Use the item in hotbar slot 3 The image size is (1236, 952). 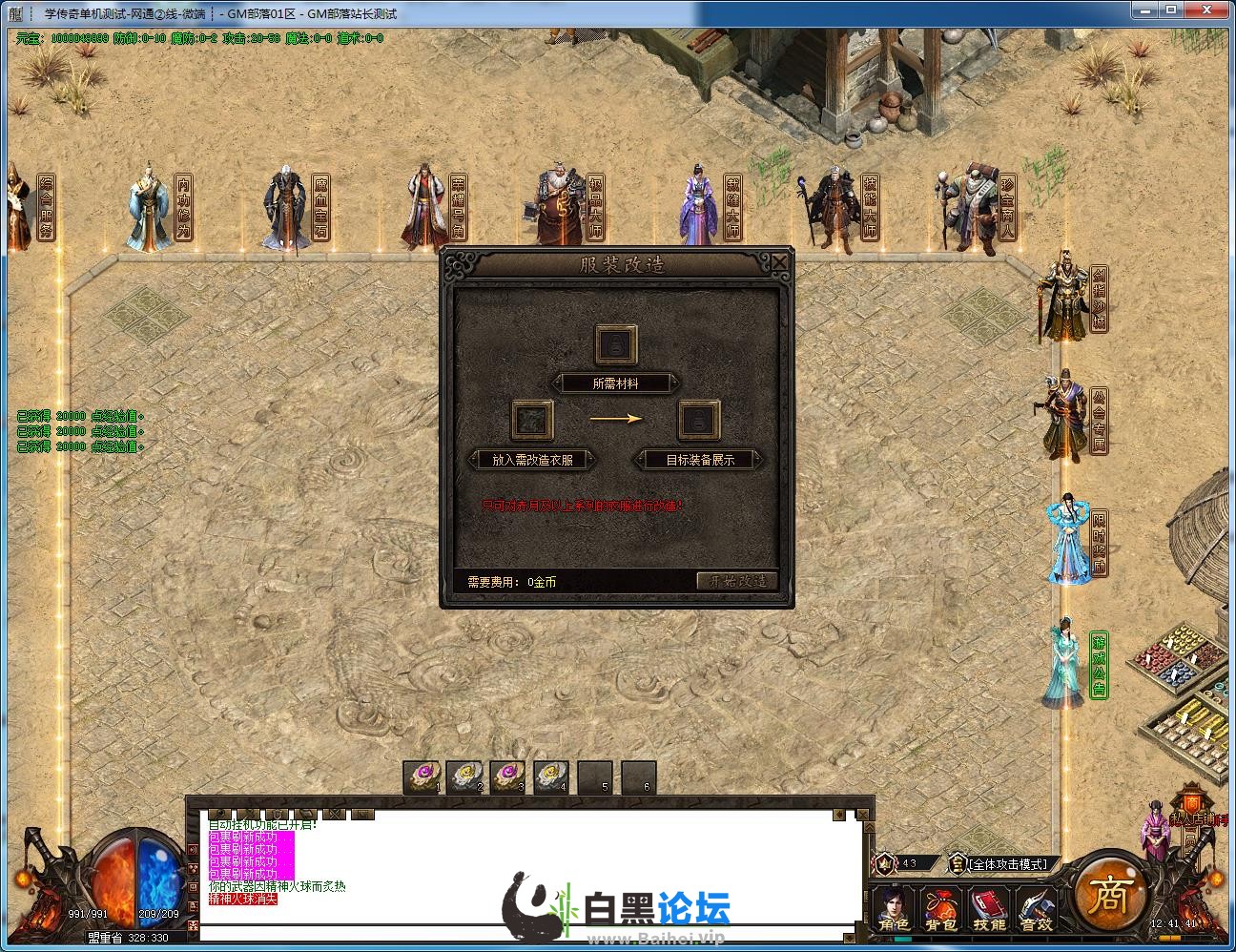click(x=507, y=776)
